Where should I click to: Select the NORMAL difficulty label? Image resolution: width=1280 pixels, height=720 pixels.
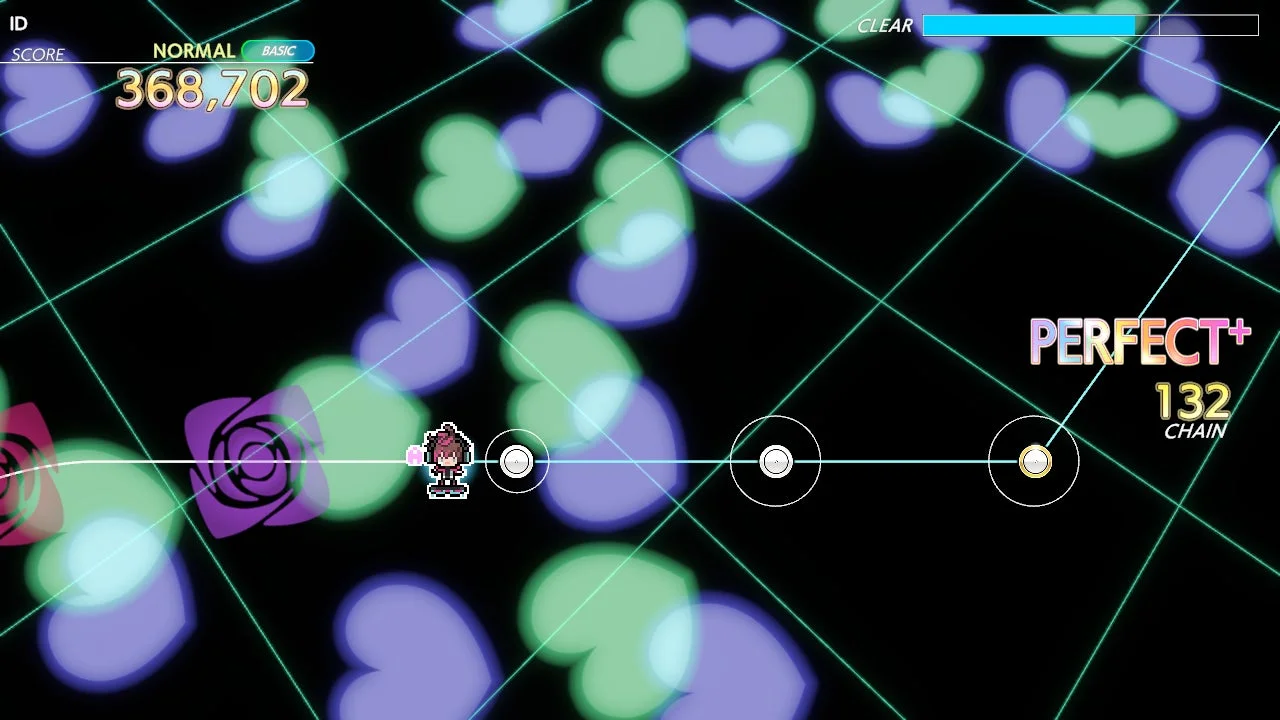click(193, 49)
